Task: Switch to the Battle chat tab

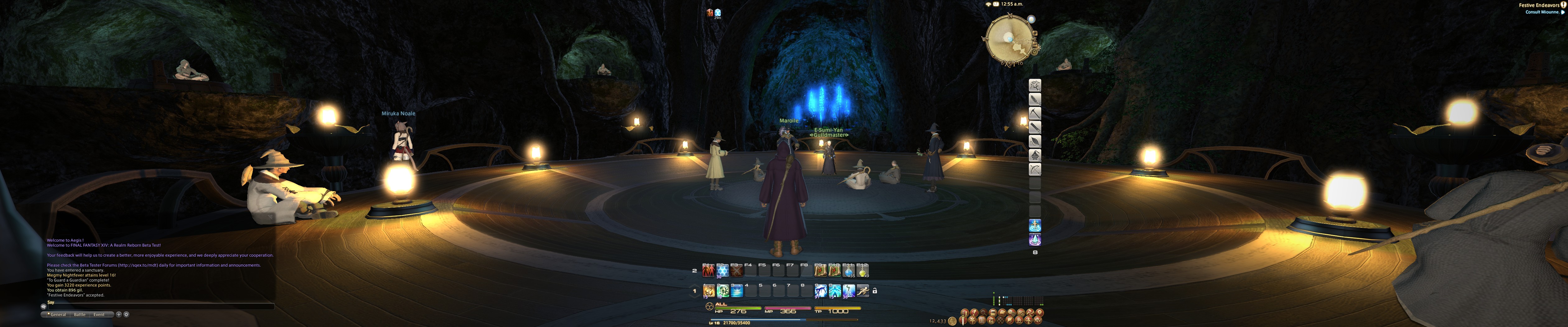Action: (80, 315)
